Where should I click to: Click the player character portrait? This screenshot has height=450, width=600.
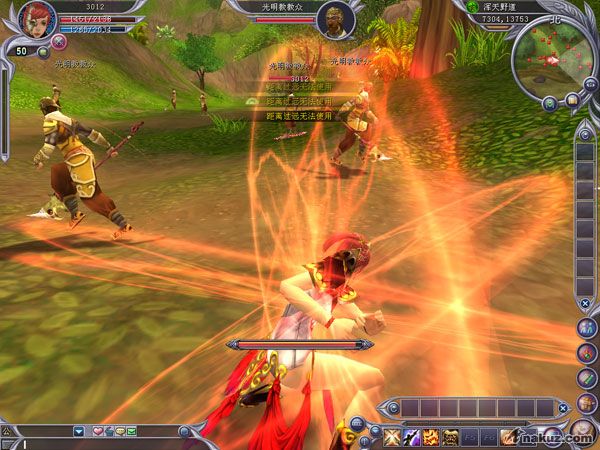click(x=35, y=18)
